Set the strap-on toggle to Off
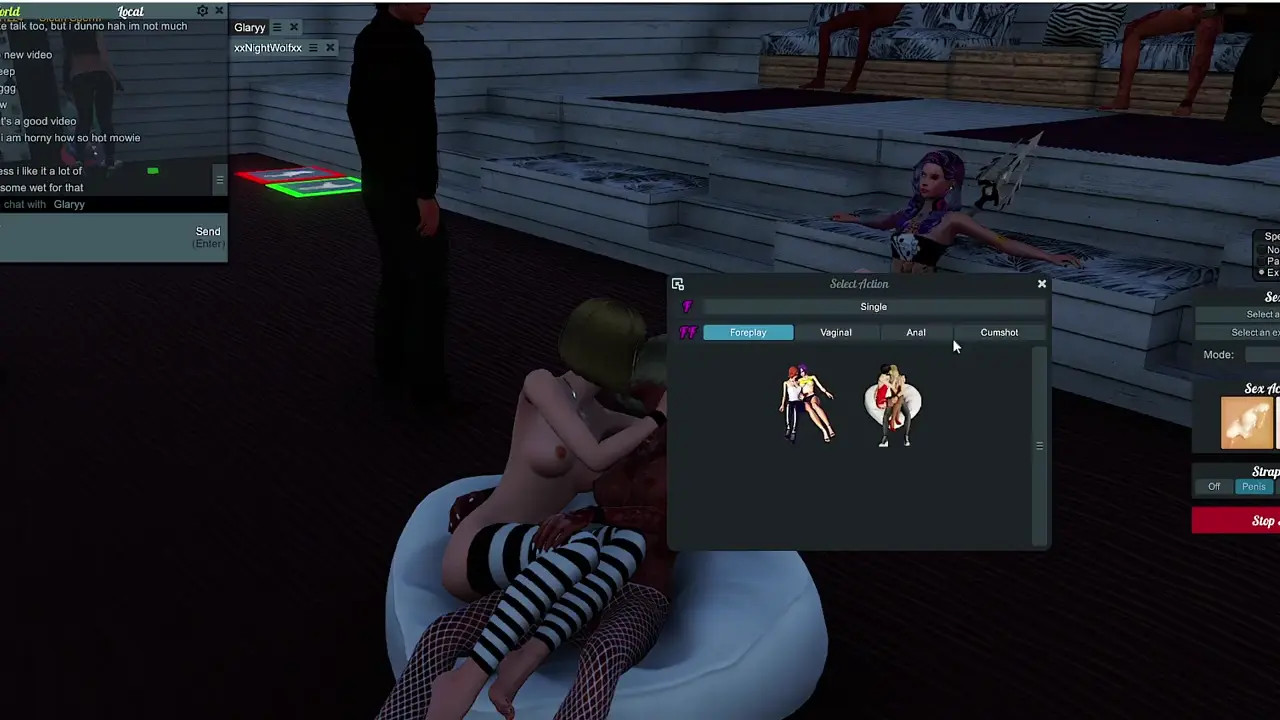 tap(1214, 487)
